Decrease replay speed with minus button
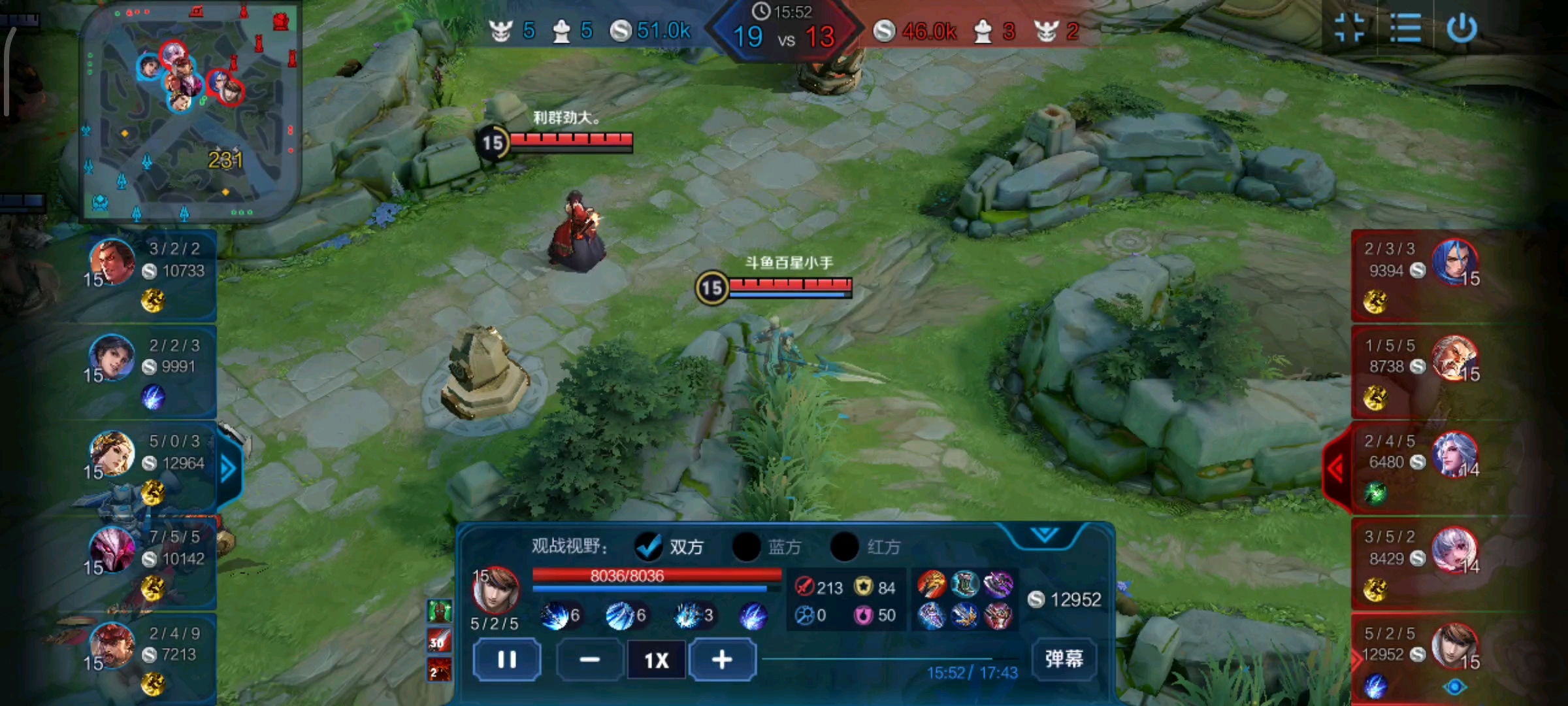Image resolution: width=1568 pixels, height=706 pixels. (x=589, y=660)
